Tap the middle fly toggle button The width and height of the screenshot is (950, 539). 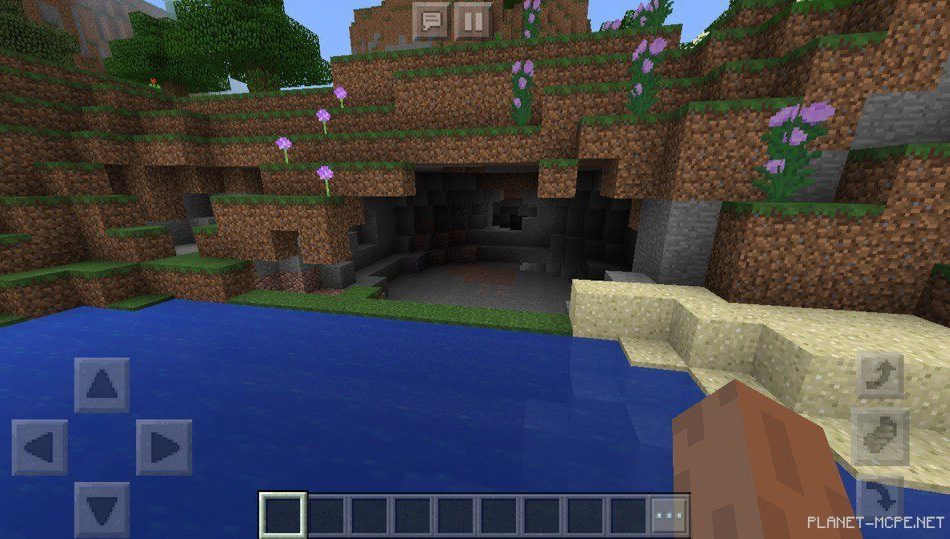pos(880,437)
